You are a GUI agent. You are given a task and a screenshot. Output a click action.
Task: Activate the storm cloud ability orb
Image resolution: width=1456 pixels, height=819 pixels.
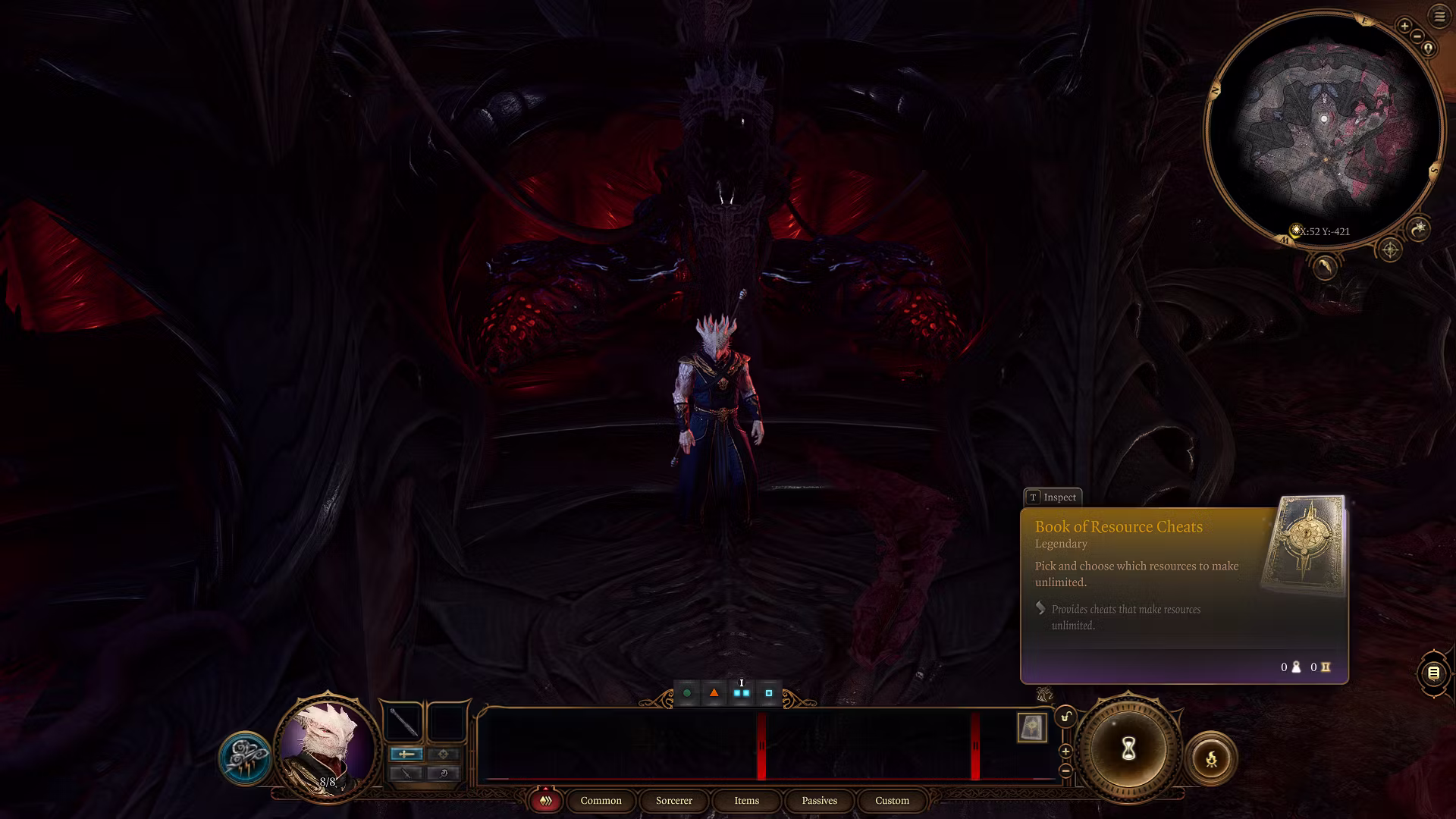(x=245, y=758)
